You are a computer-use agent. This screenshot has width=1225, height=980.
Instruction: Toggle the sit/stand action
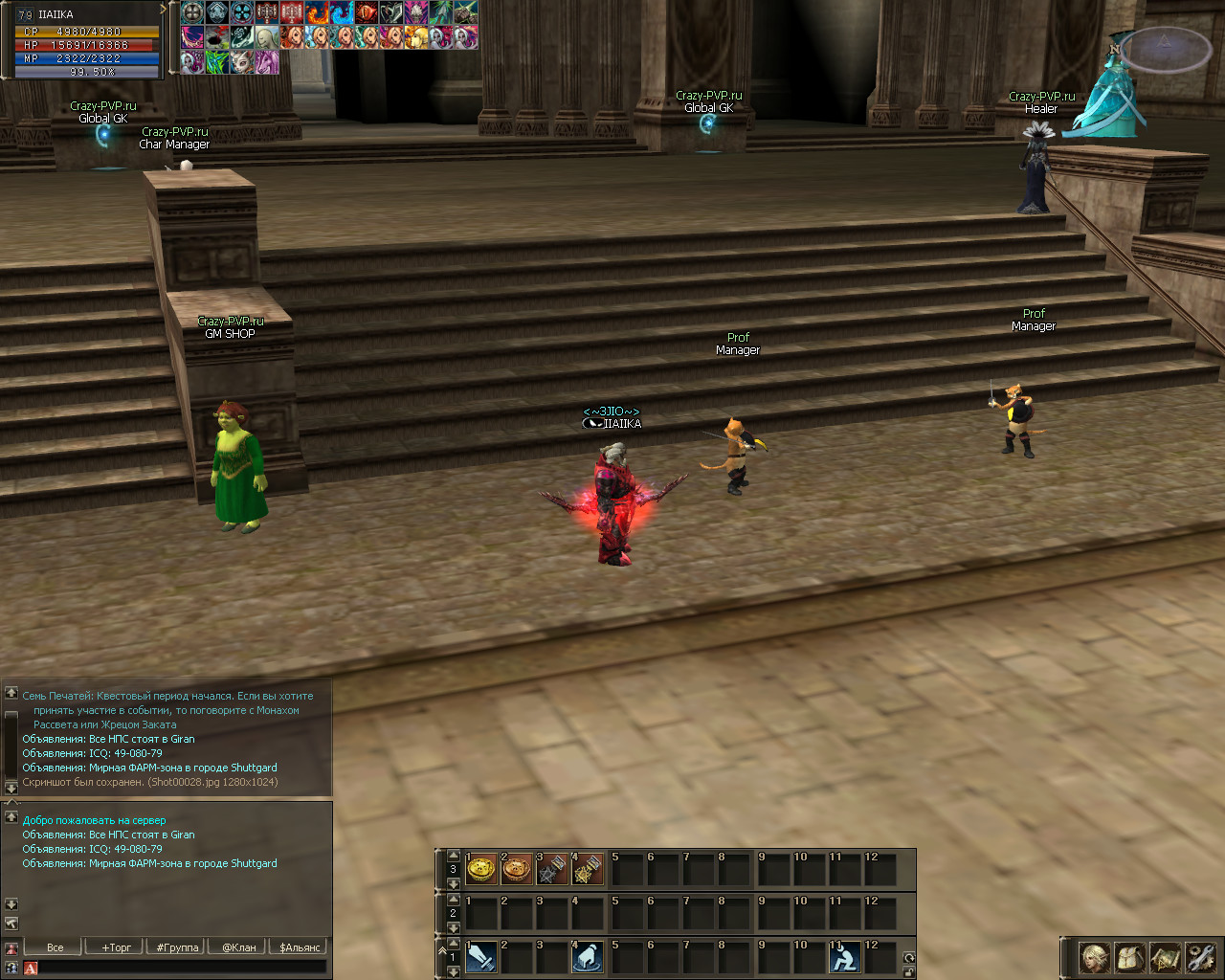844,957
